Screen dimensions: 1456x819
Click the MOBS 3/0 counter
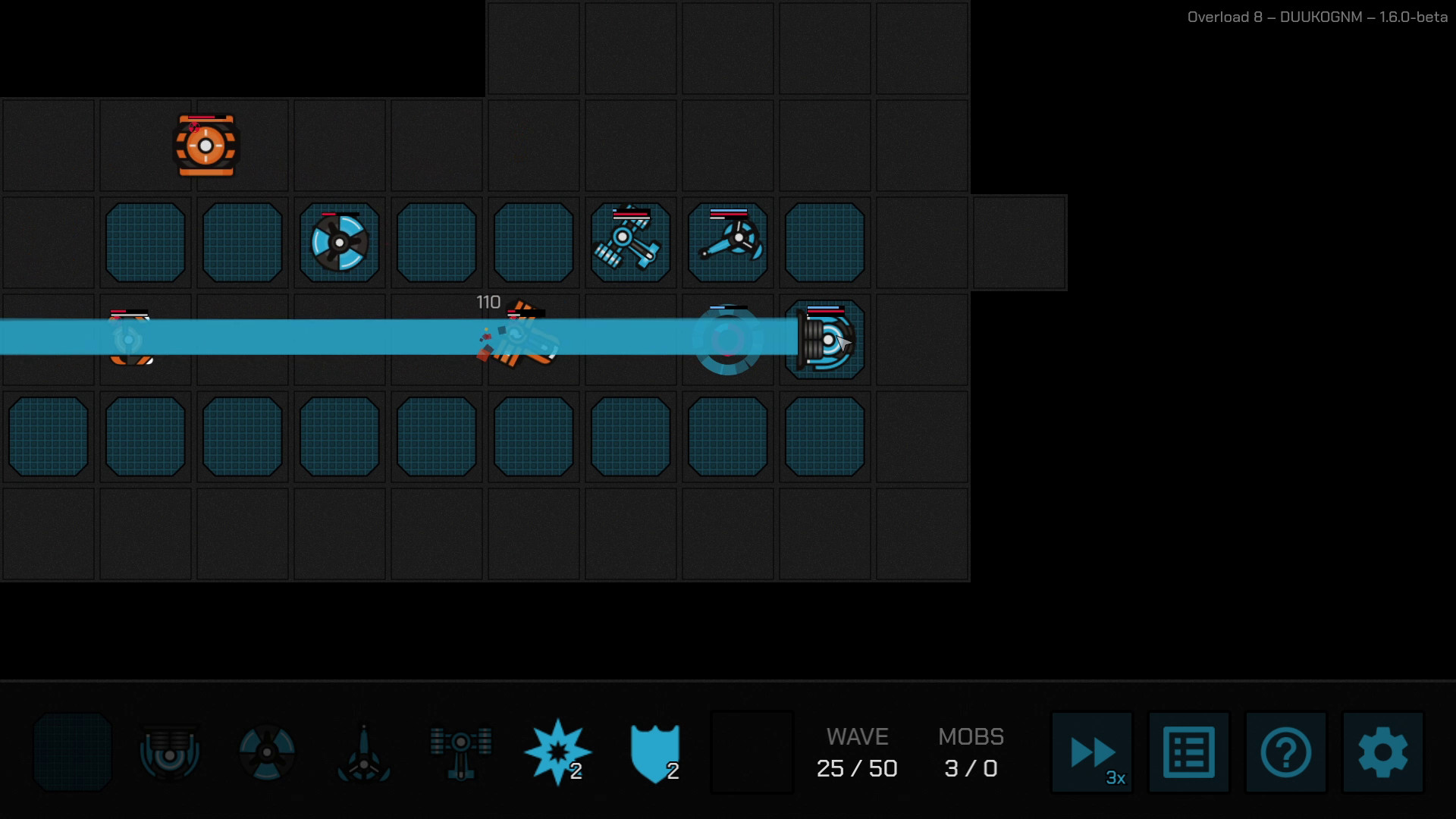pos(971,753)
